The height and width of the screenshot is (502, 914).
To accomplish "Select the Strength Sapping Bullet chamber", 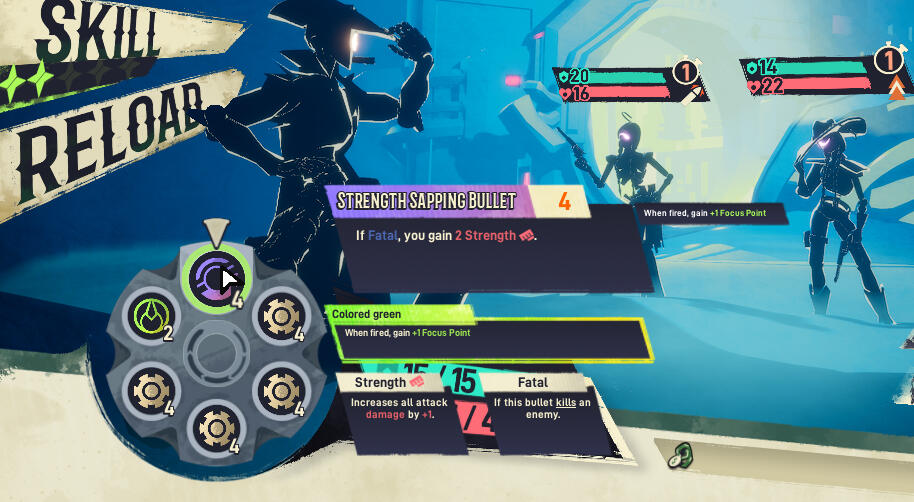I will click(212, 275).
